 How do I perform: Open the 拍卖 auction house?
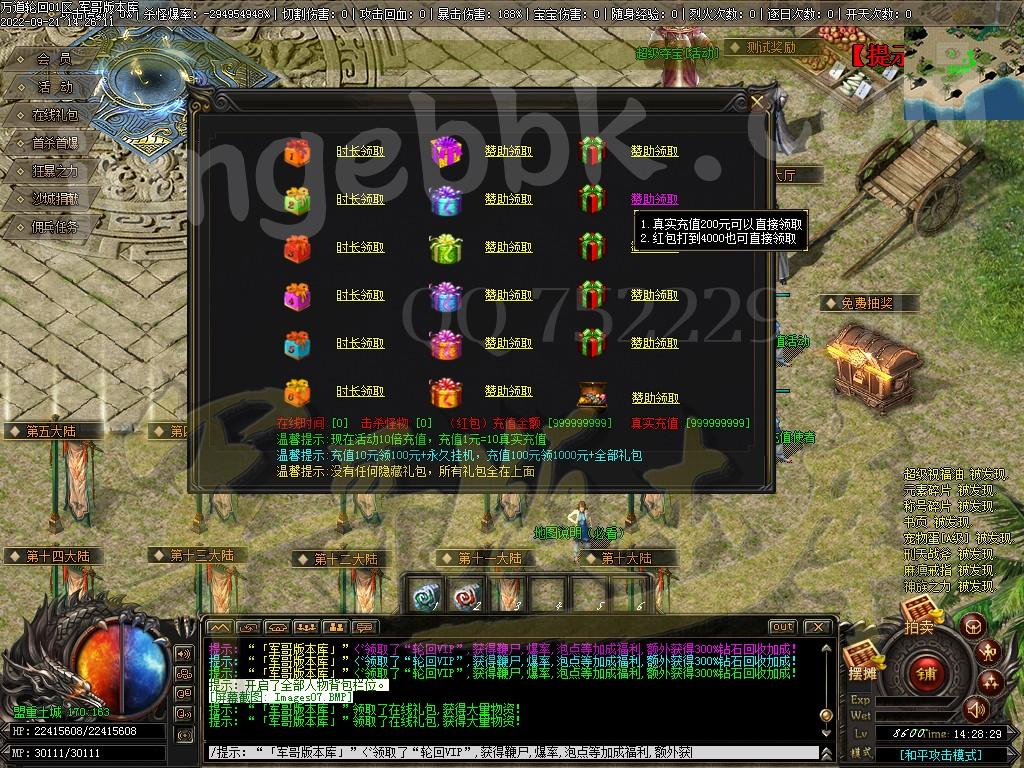[x=920, y=616]
